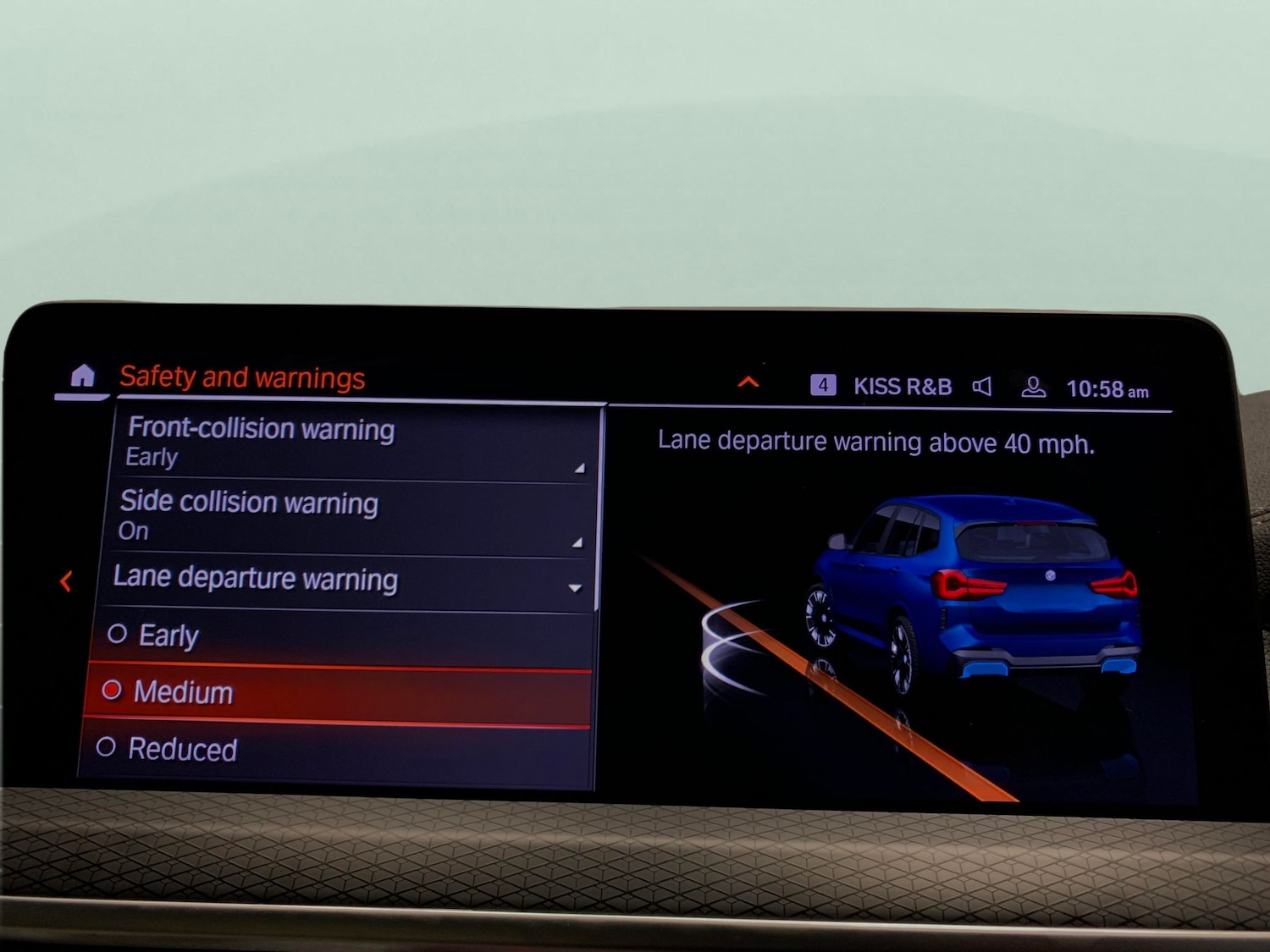Select the Reduced warning option
Image resolution: width=1270 pixels, height=952 pixels.
coord(339,750)
